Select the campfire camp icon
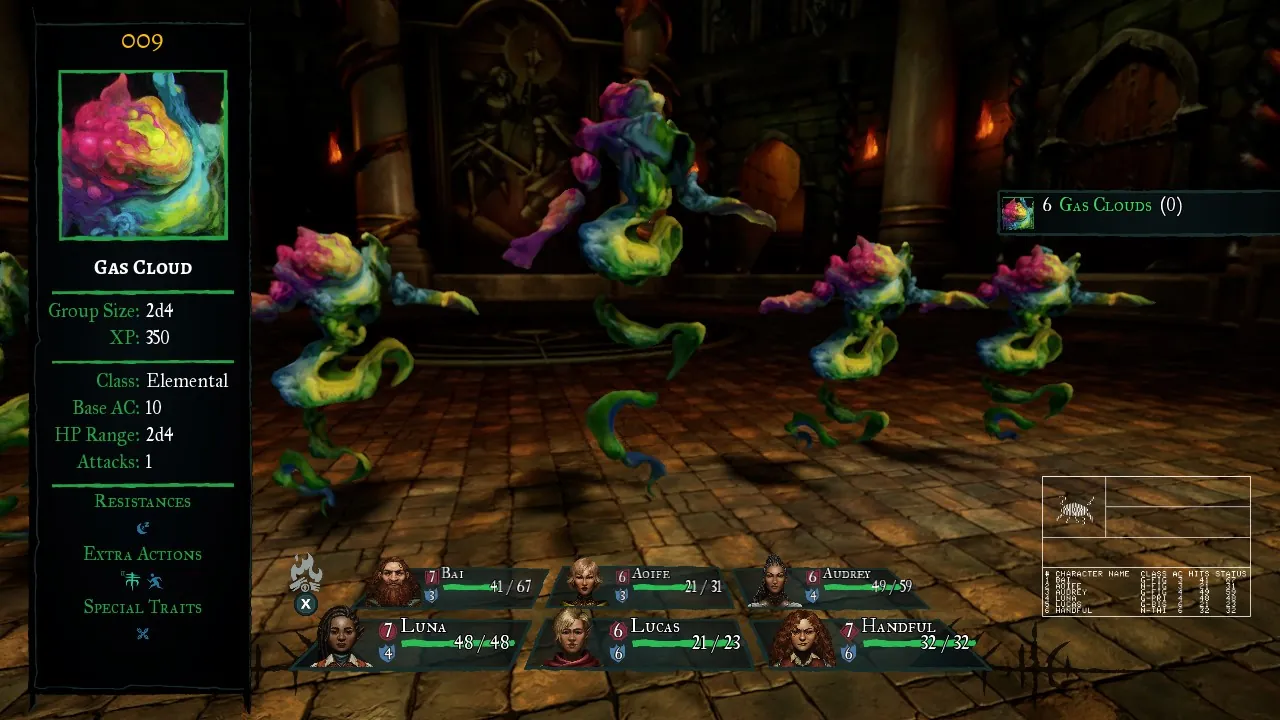 305,575
